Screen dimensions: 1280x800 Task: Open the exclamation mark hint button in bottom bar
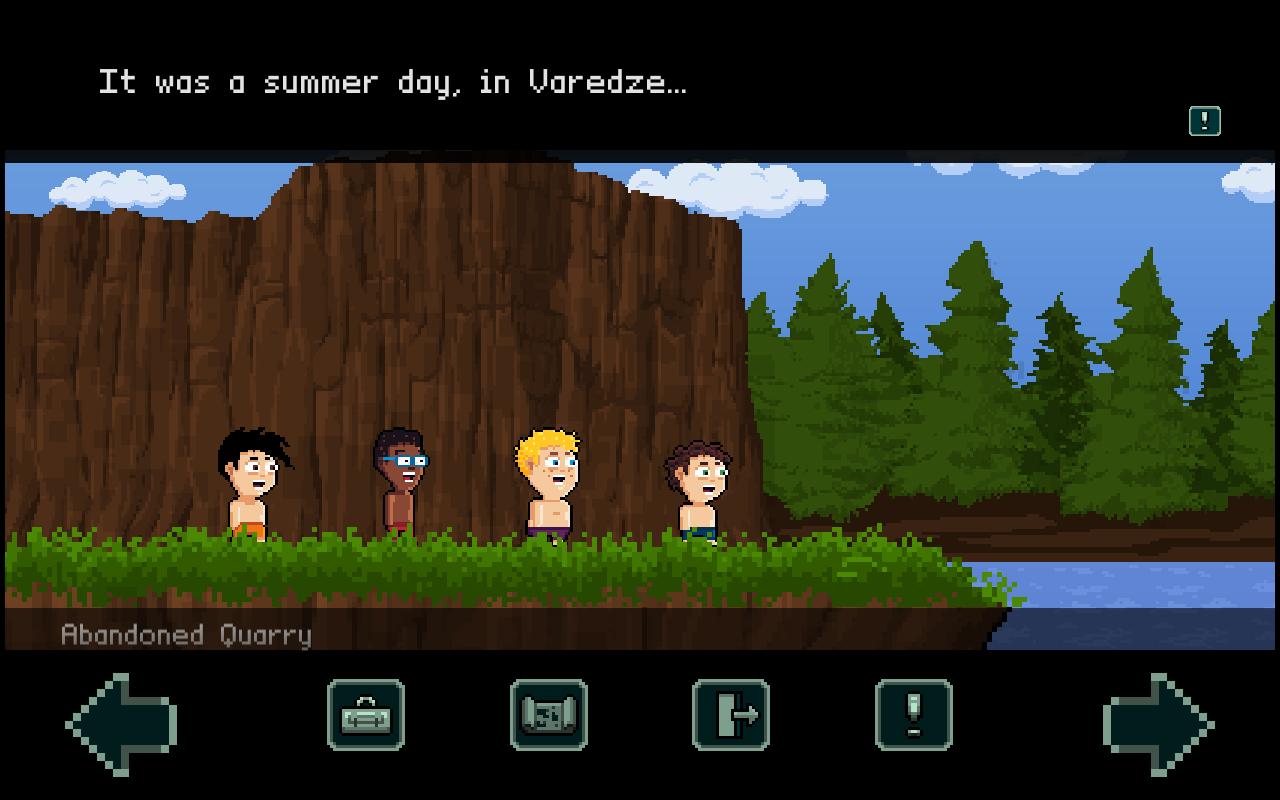[x=913, y=715]
